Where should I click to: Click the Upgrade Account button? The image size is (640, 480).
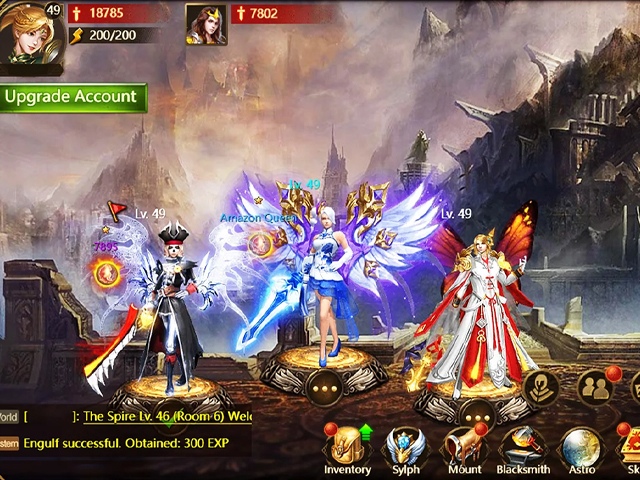click(72, 97)
